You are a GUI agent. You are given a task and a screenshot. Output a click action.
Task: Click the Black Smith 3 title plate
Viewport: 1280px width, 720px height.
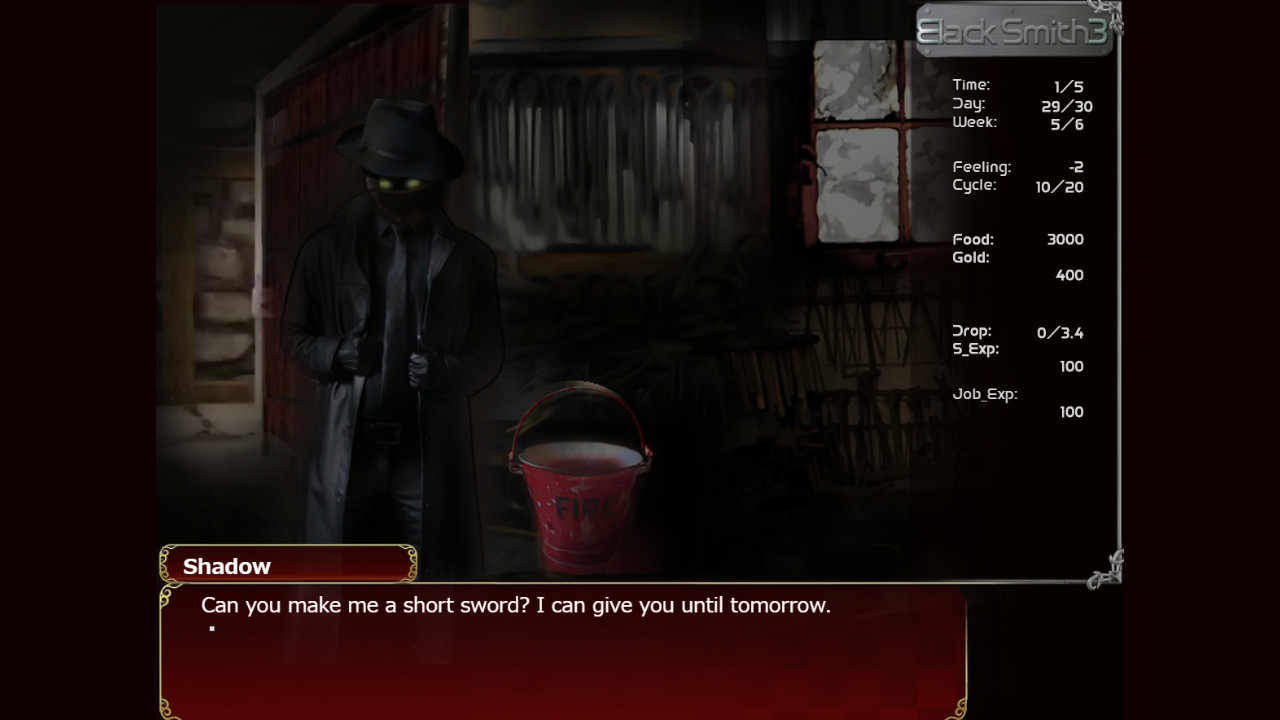[x=1014, y=30]
